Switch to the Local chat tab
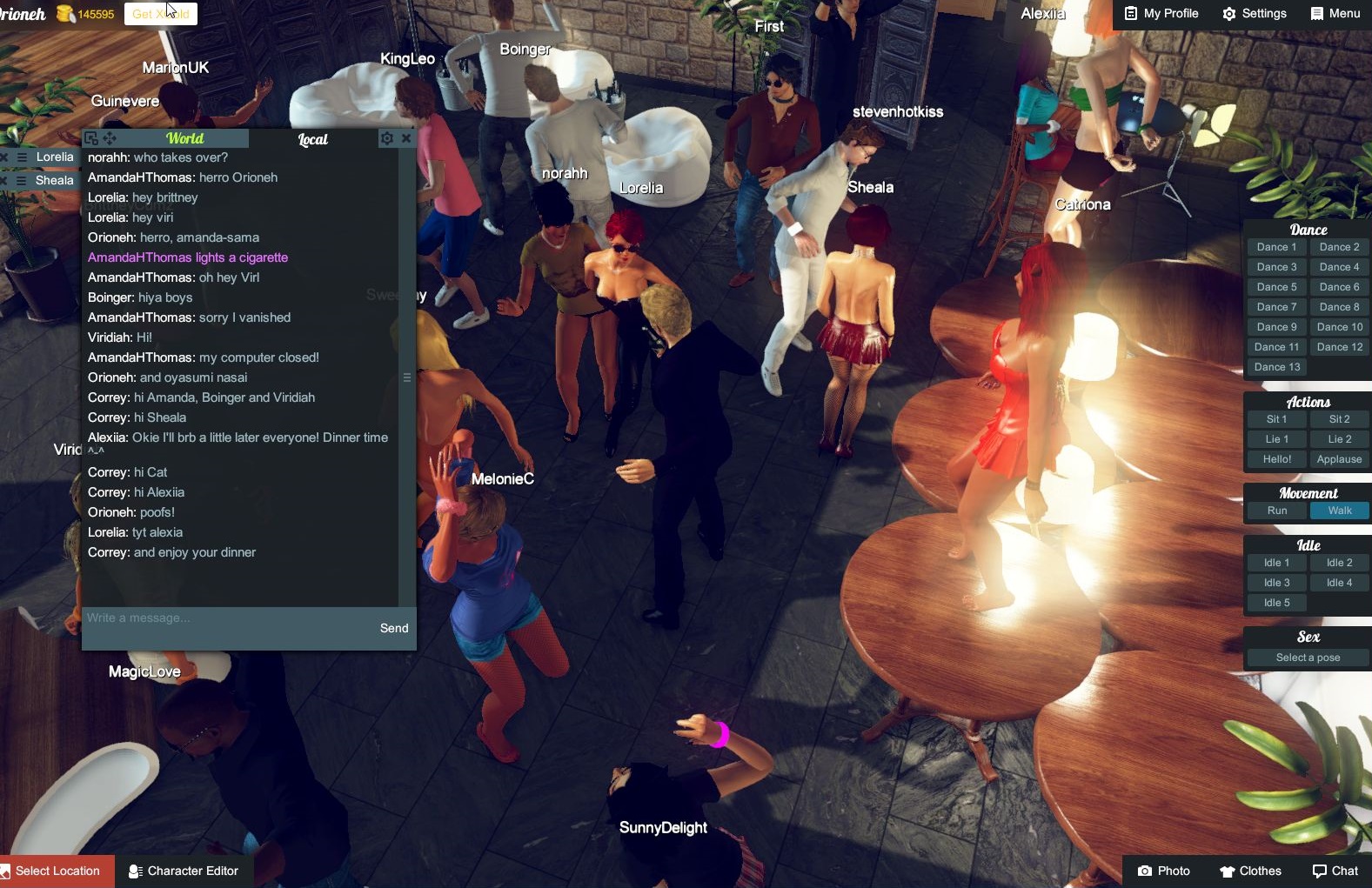This screenshot has height=888, width=1372. [311, 139]
